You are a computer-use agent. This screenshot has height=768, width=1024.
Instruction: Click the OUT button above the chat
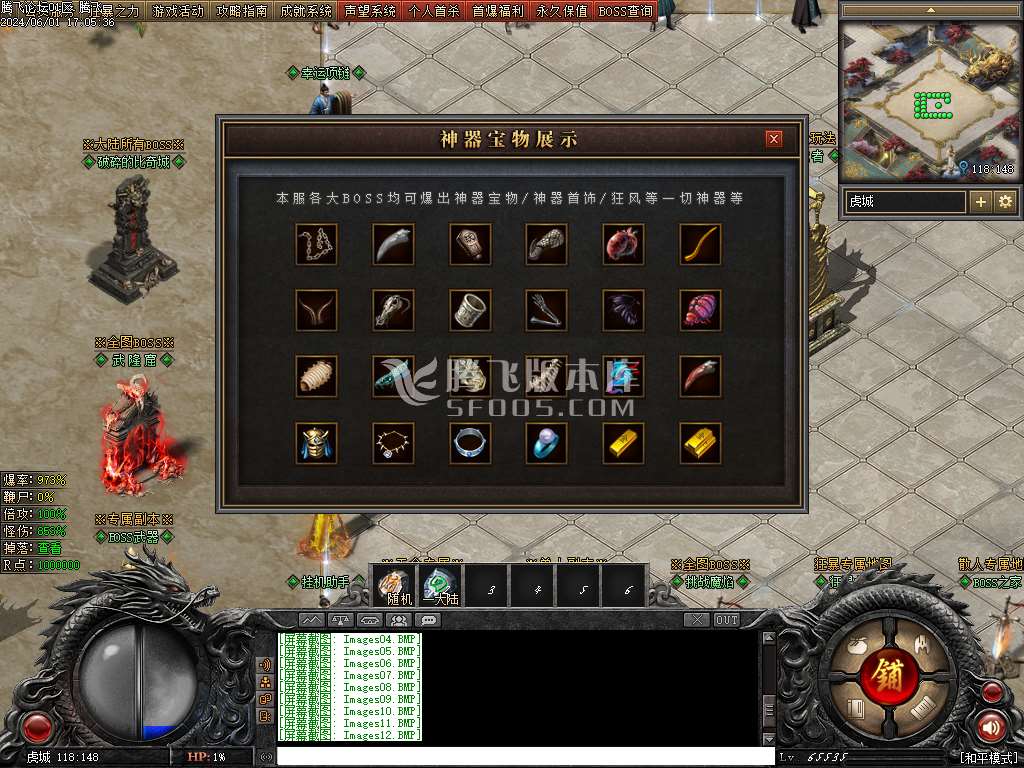(727, 620)
